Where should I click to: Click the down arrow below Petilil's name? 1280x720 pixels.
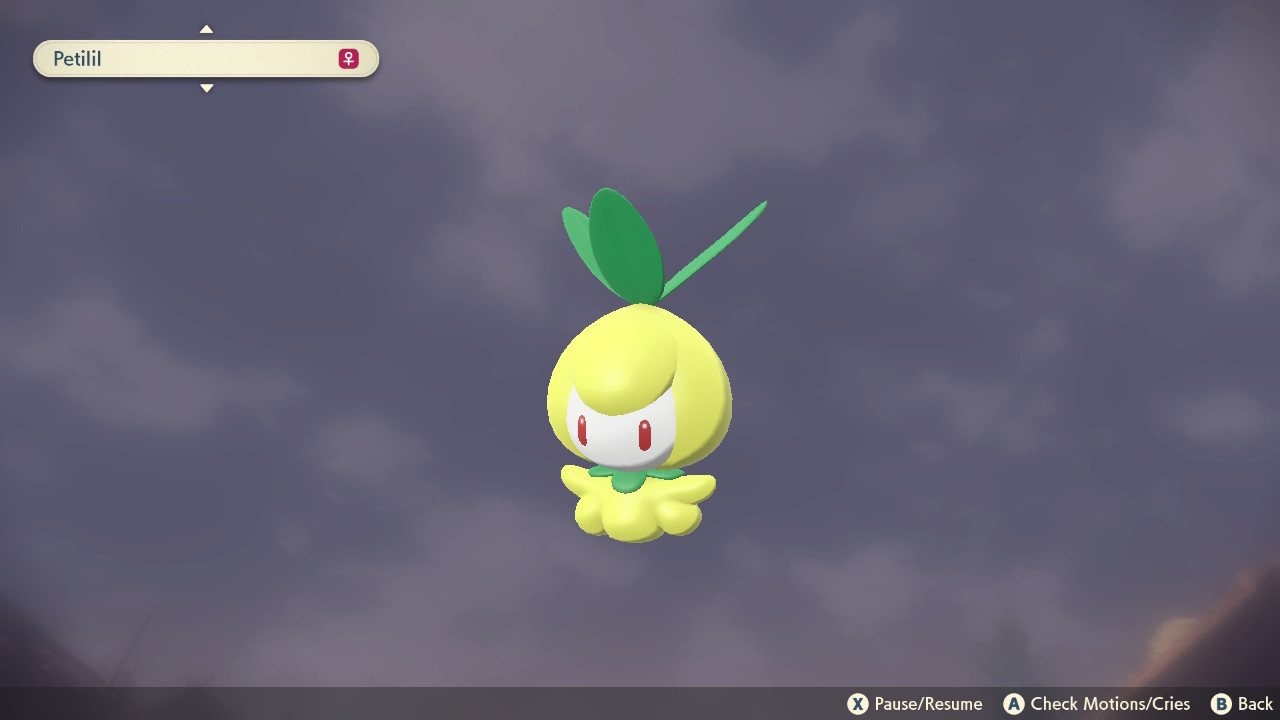pos(206,88)
